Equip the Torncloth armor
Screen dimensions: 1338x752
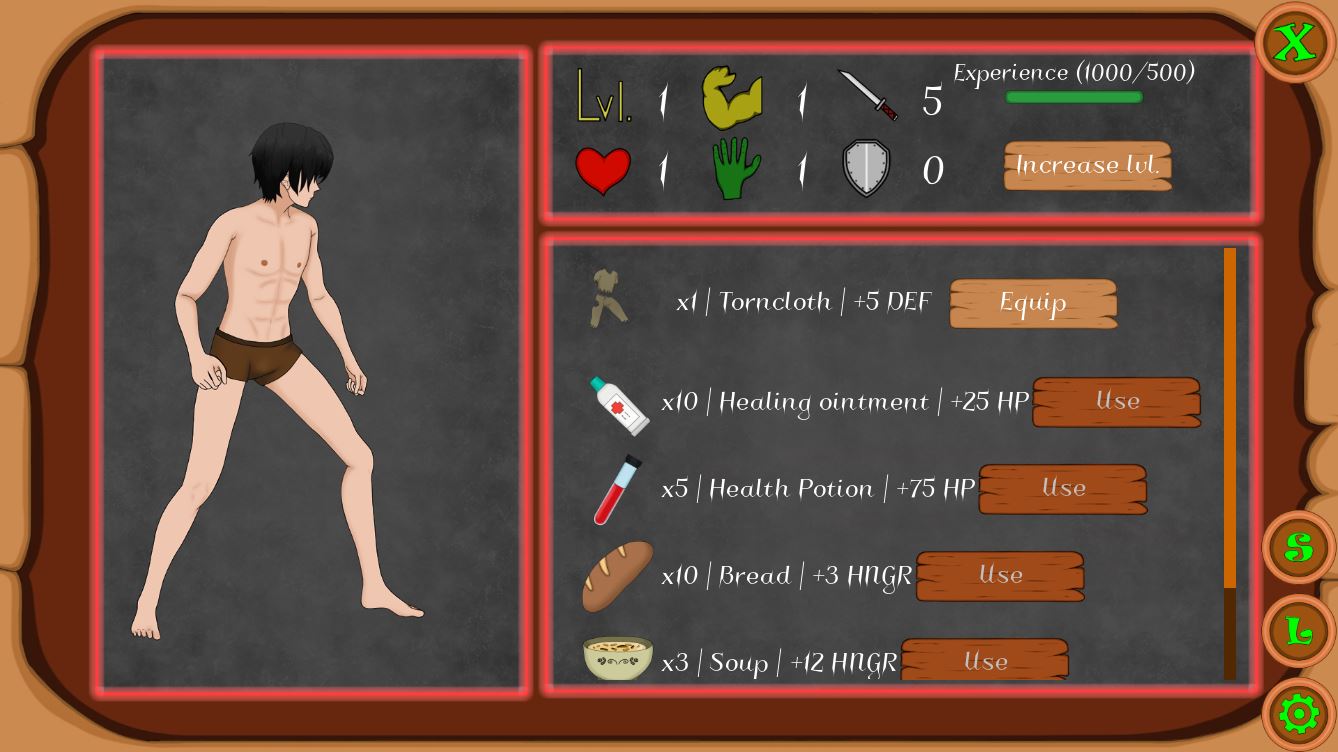[1032, 303]
